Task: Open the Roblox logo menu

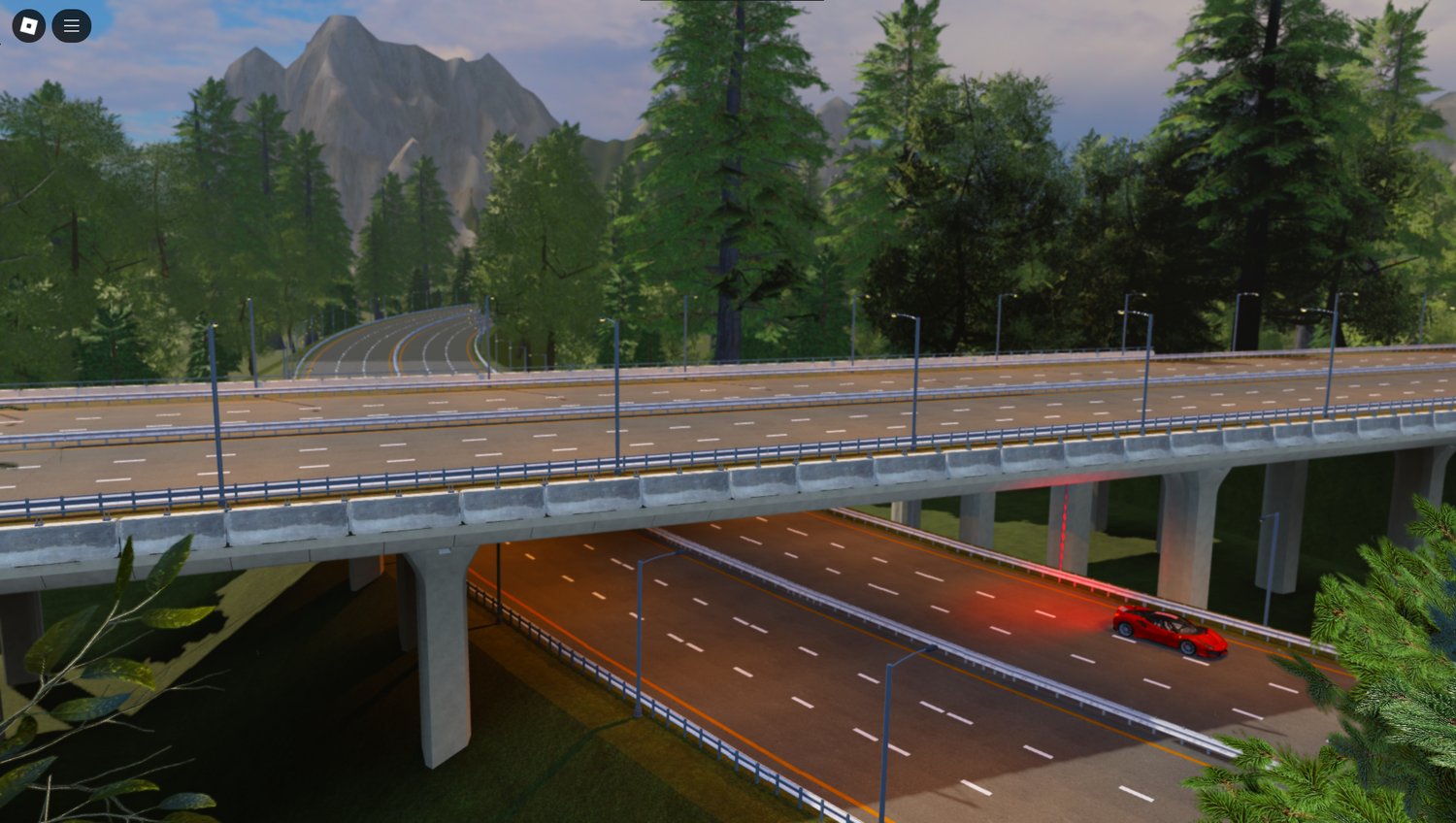Action: click(29, 26)
